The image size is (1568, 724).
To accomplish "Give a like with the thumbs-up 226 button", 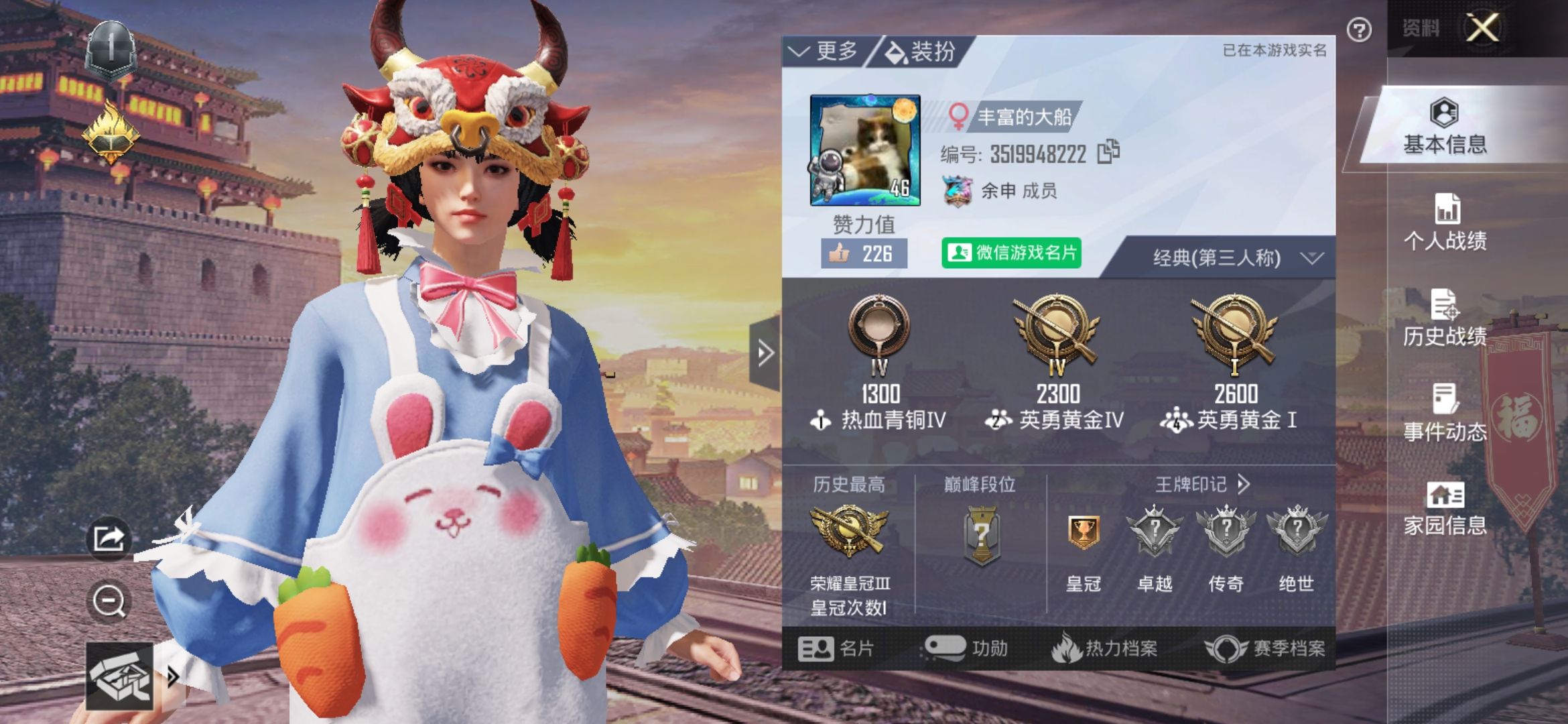I will pos(864,253).
